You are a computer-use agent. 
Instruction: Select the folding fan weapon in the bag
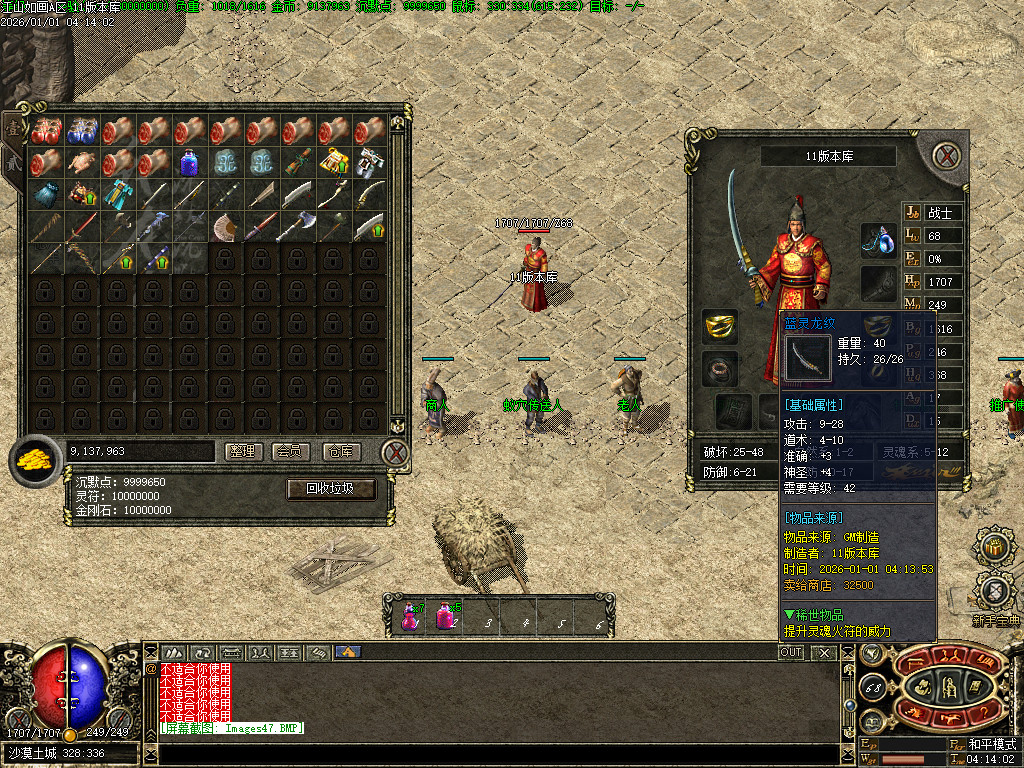(x=225, y=226)
